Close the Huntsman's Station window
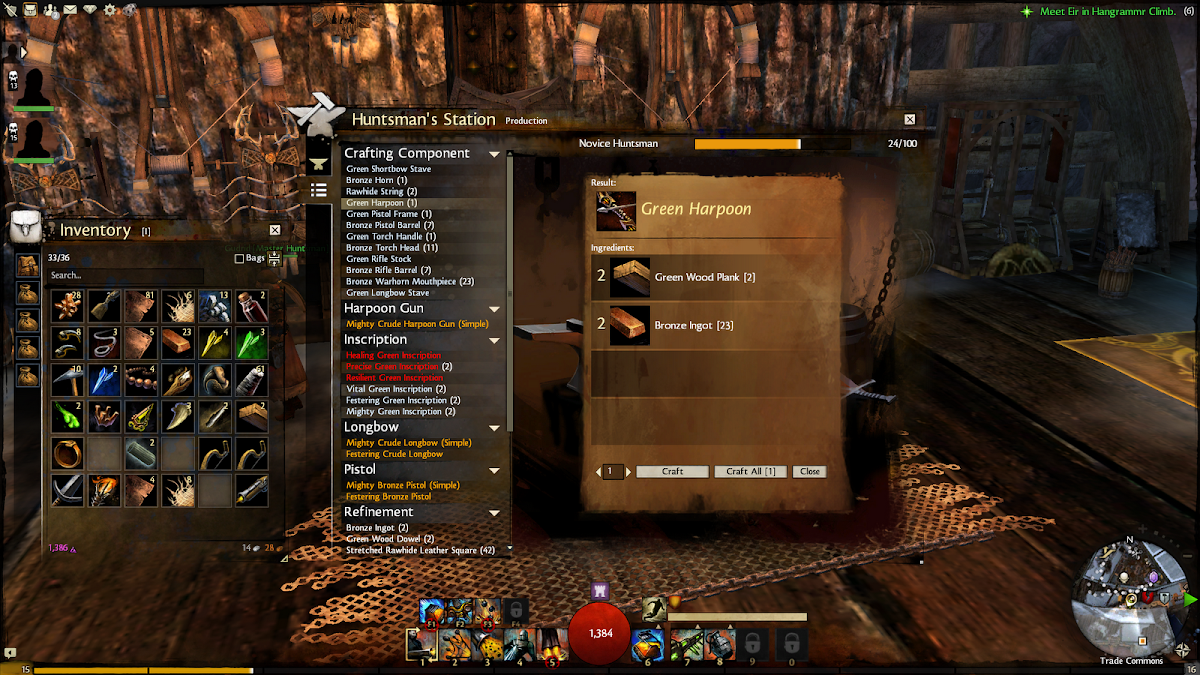This screenshot has height=675, width=1200. click(x=910, y=119)
